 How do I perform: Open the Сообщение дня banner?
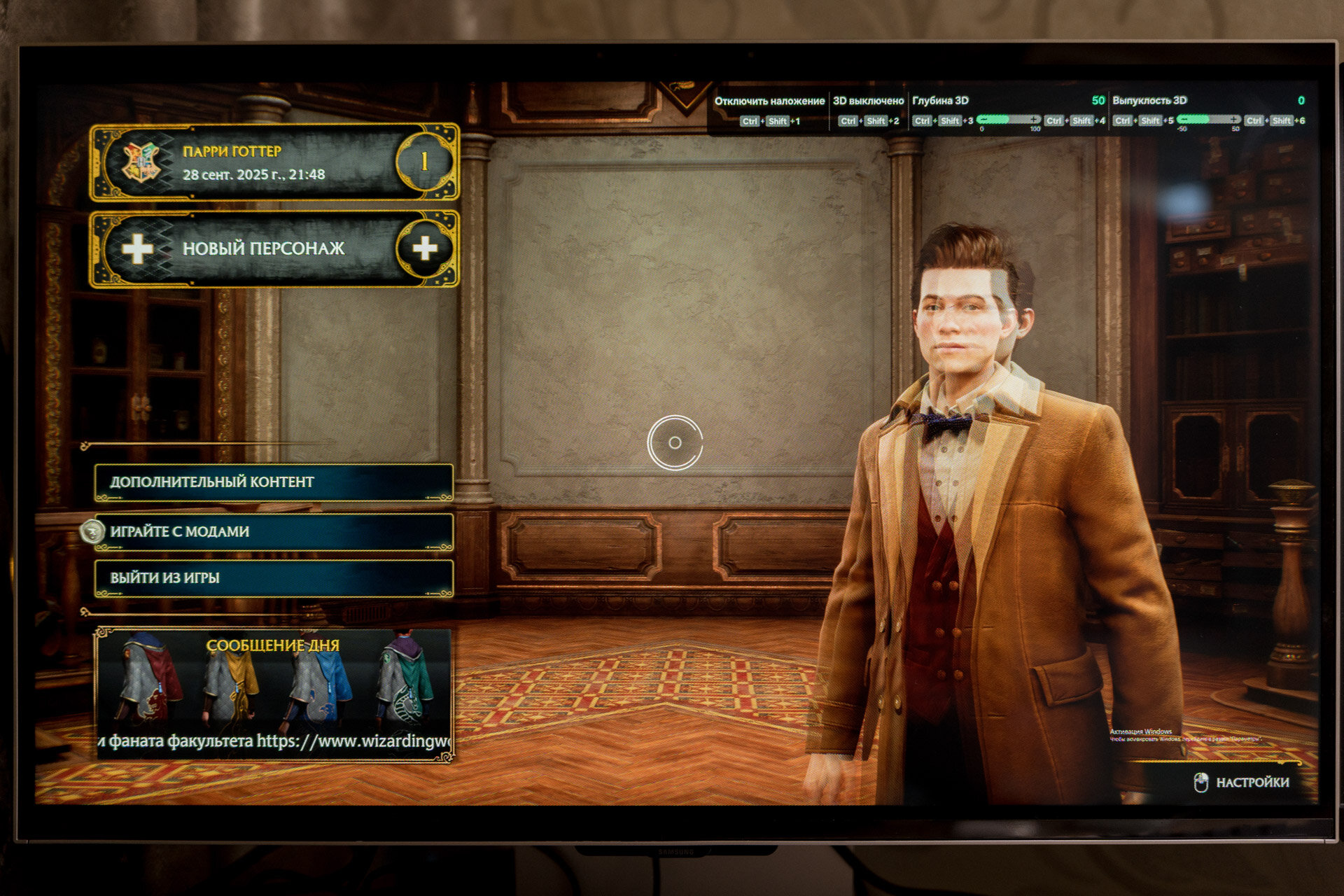point(274,693)
